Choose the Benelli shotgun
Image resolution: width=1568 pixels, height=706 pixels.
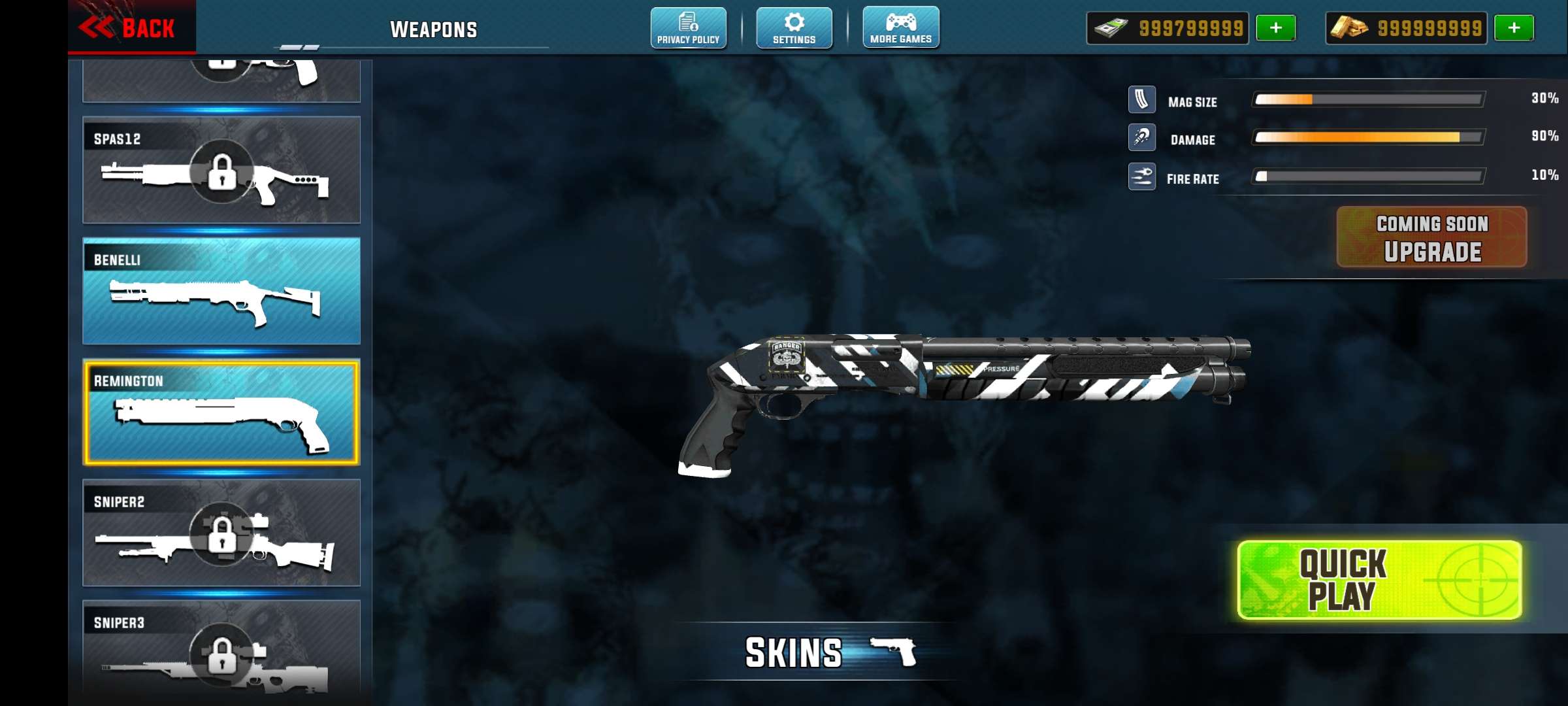coord(221,291)
